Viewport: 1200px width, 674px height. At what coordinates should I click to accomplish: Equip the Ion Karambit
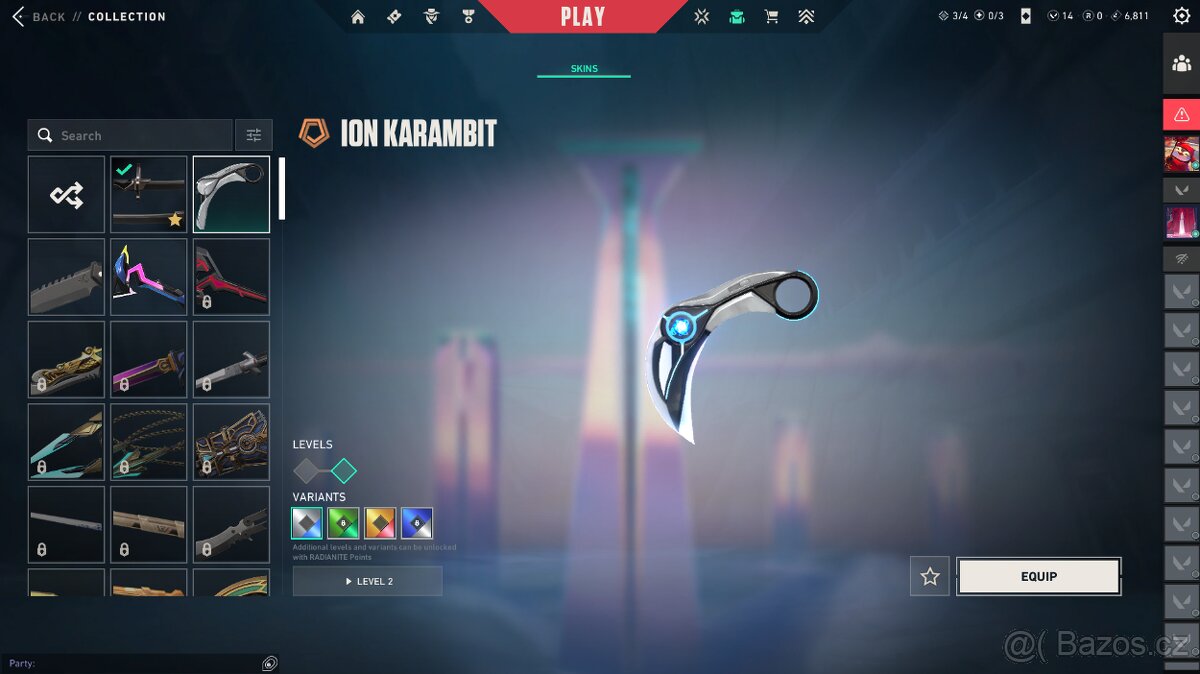1038,576
